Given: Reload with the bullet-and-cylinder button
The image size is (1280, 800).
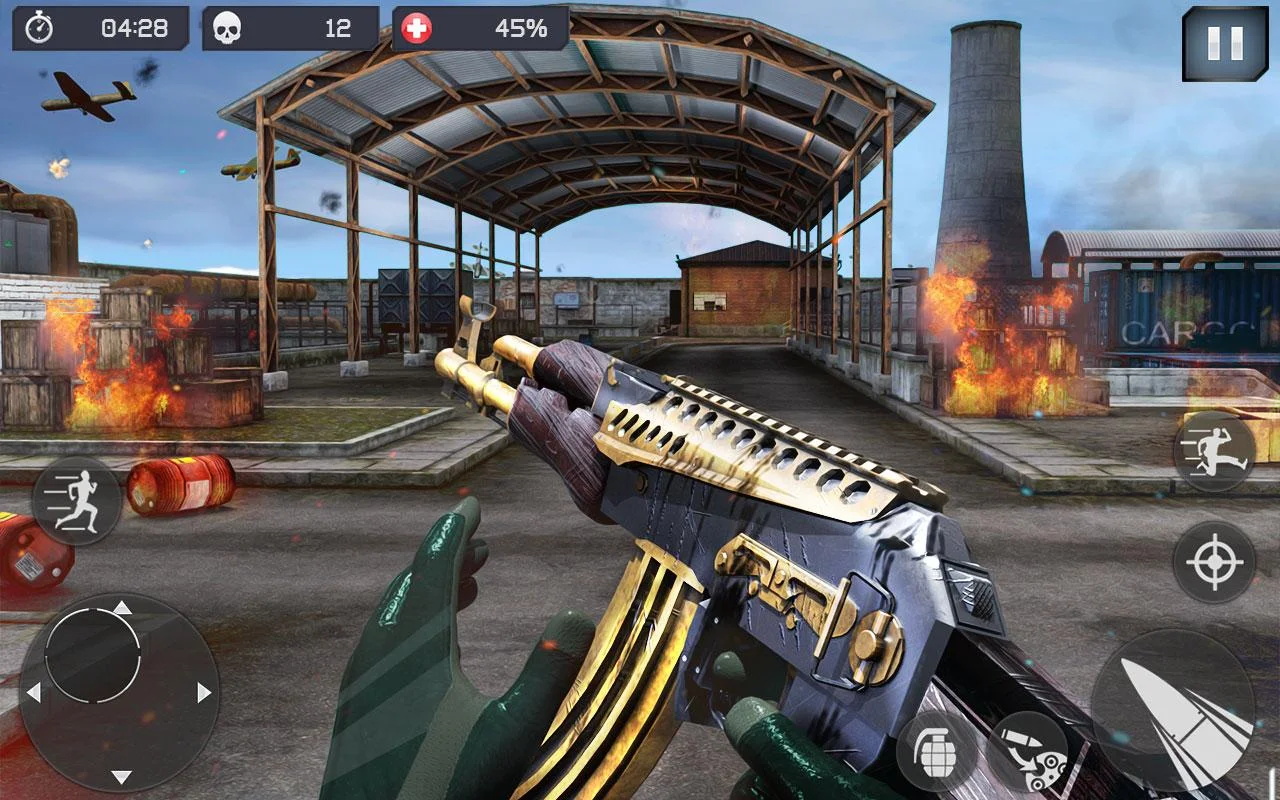Looking at the screenshot, I should (1027, 753).
